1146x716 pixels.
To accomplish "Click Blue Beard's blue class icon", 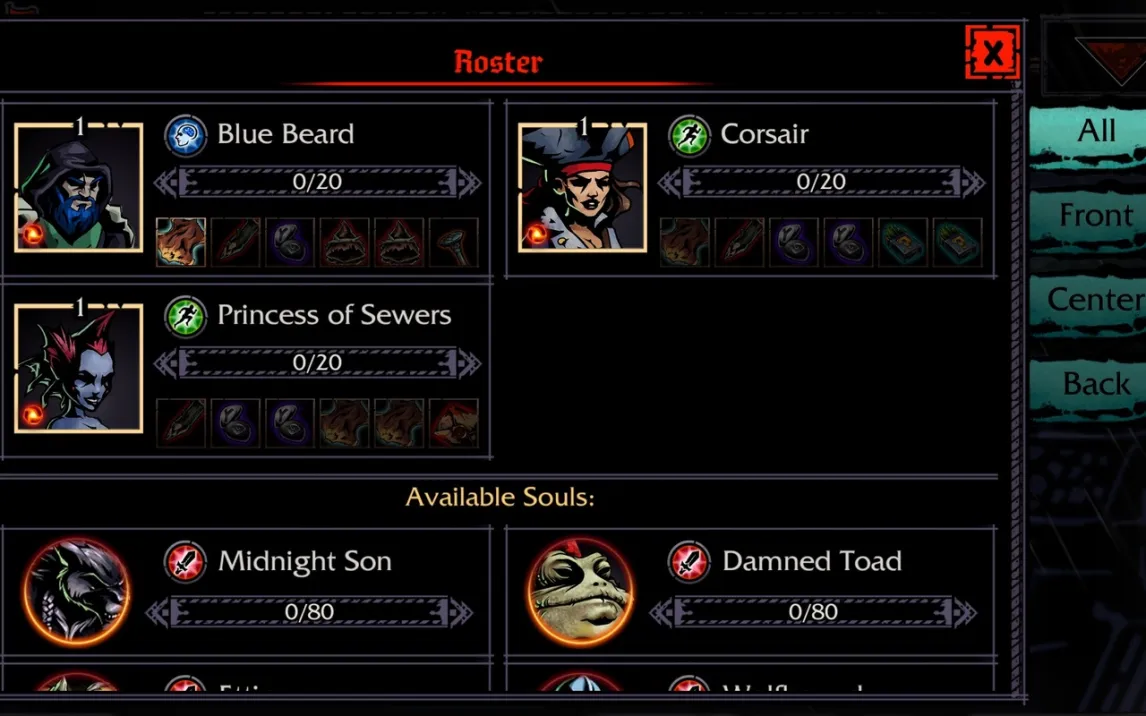I will [185, 135].
